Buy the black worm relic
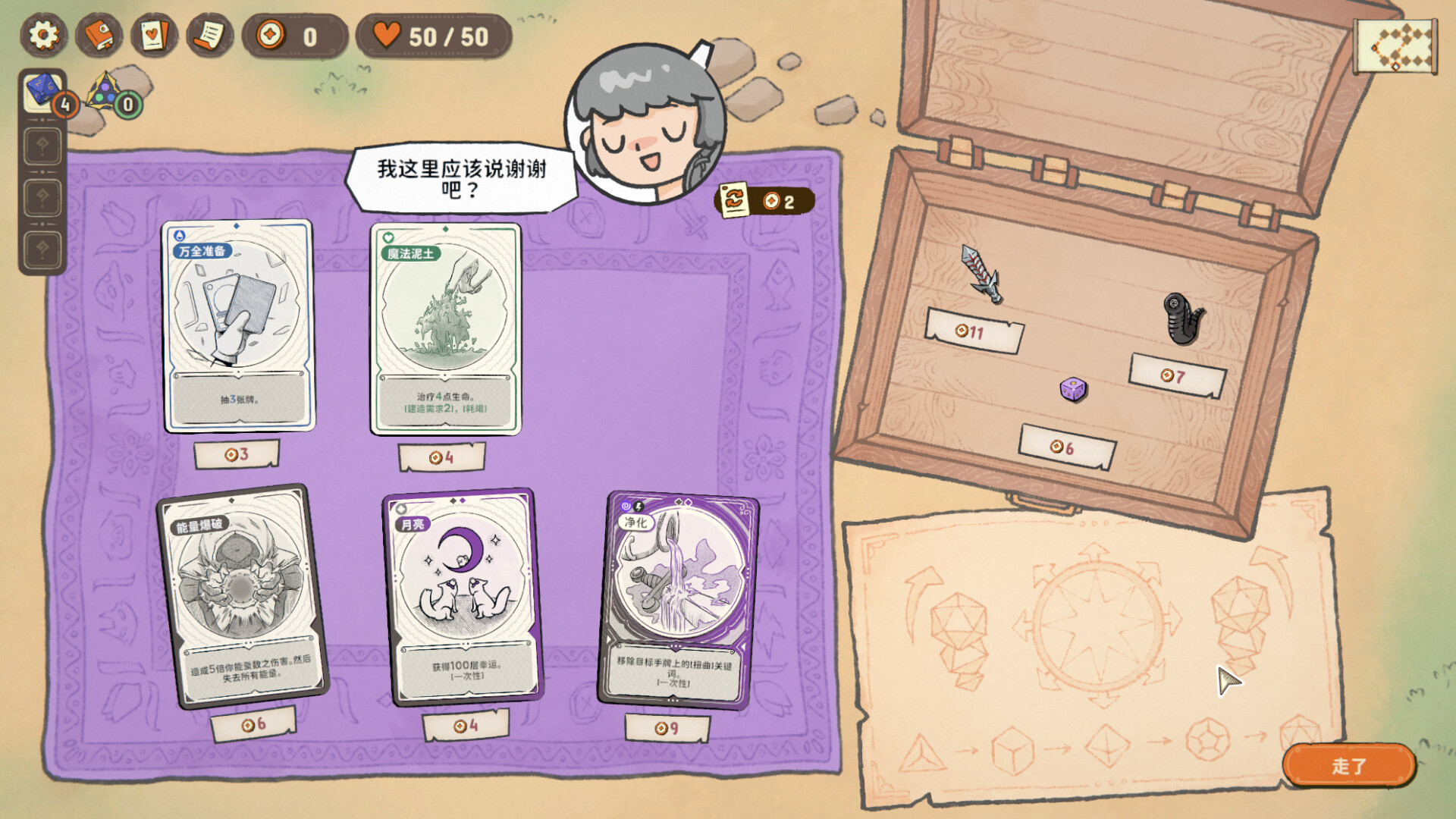Screen dimensions: 1456x819 [1182, 318]
